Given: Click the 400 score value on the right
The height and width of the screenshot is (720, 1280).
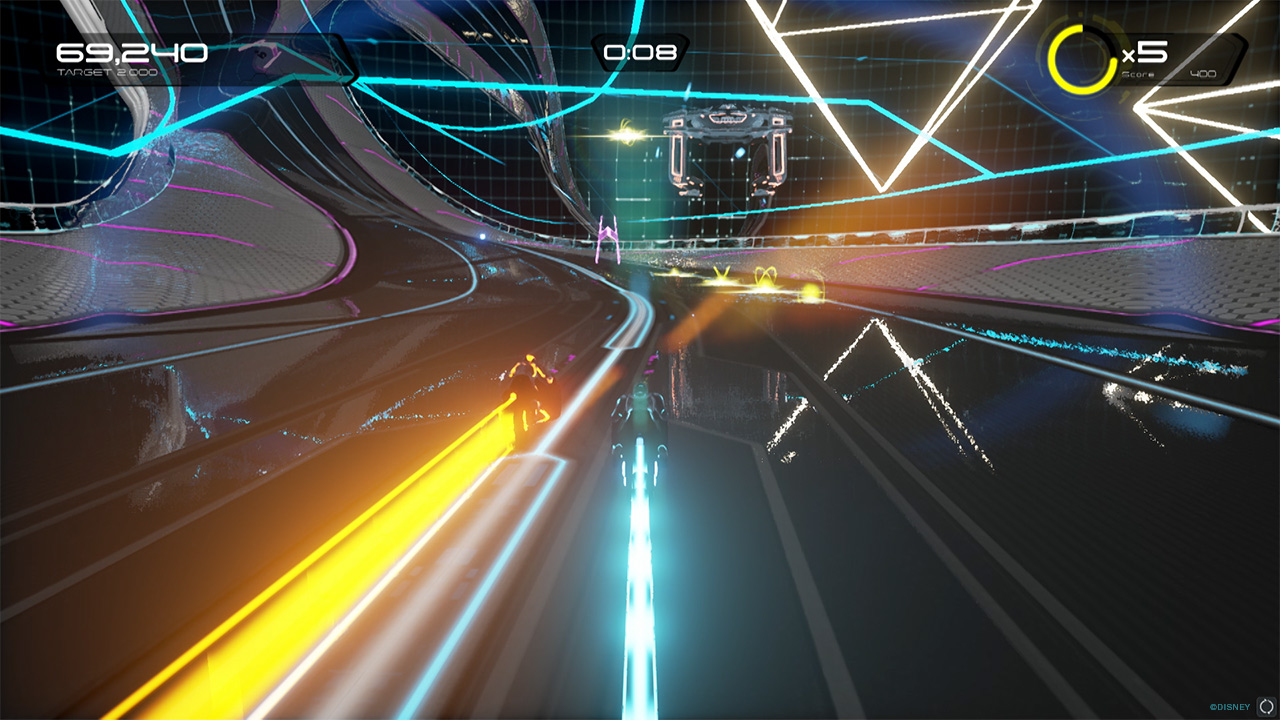Looking at the screenshot, I should [x=1204, y=71].
